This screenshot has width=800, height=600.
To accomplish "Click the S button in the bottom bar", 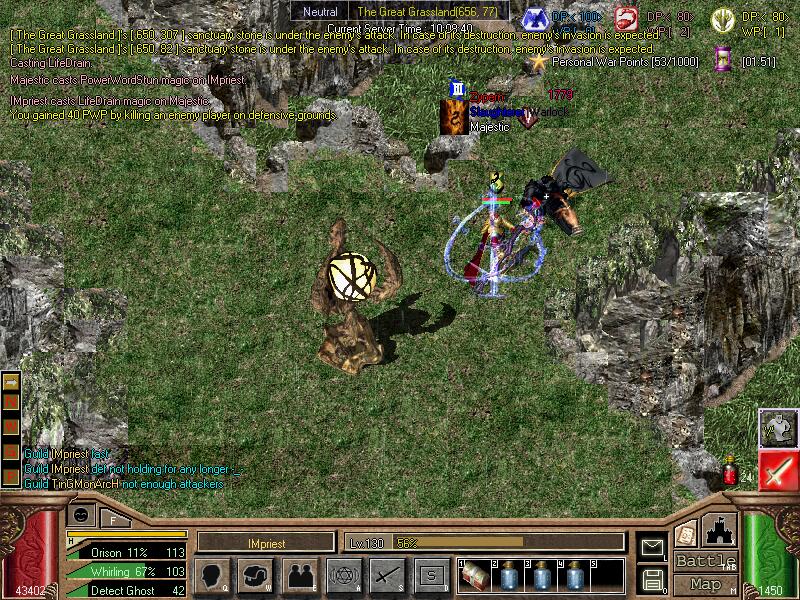I will pyautogui.click(x=431, y=576).
